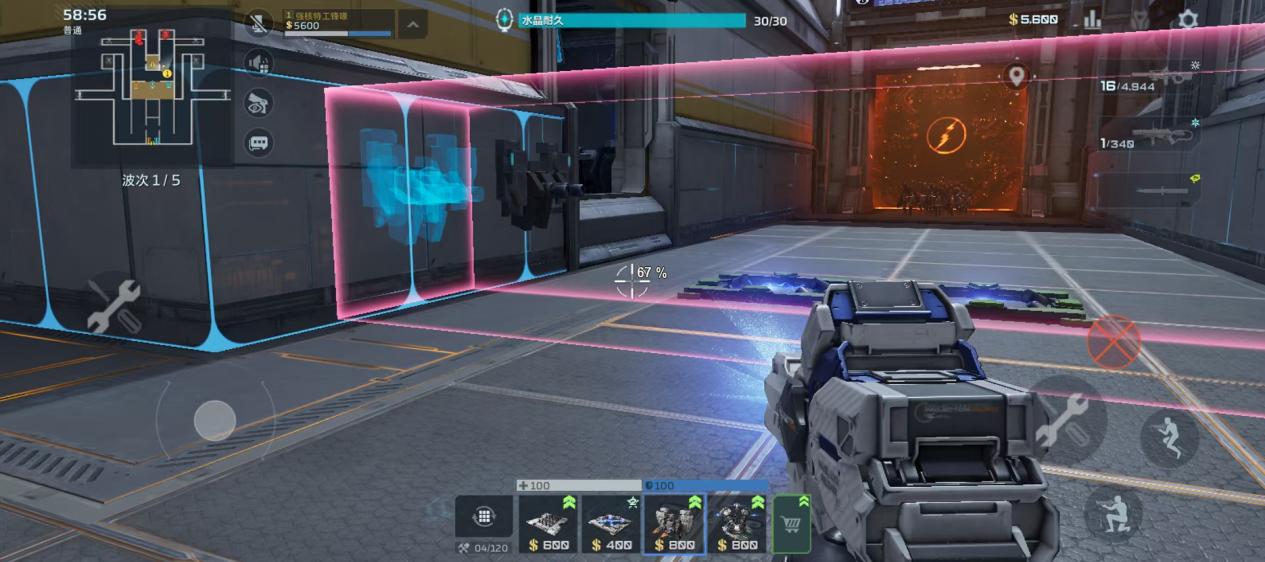Open the green shopping cart shop
This screenshot has height=562, width=1265.
[791, 523]
